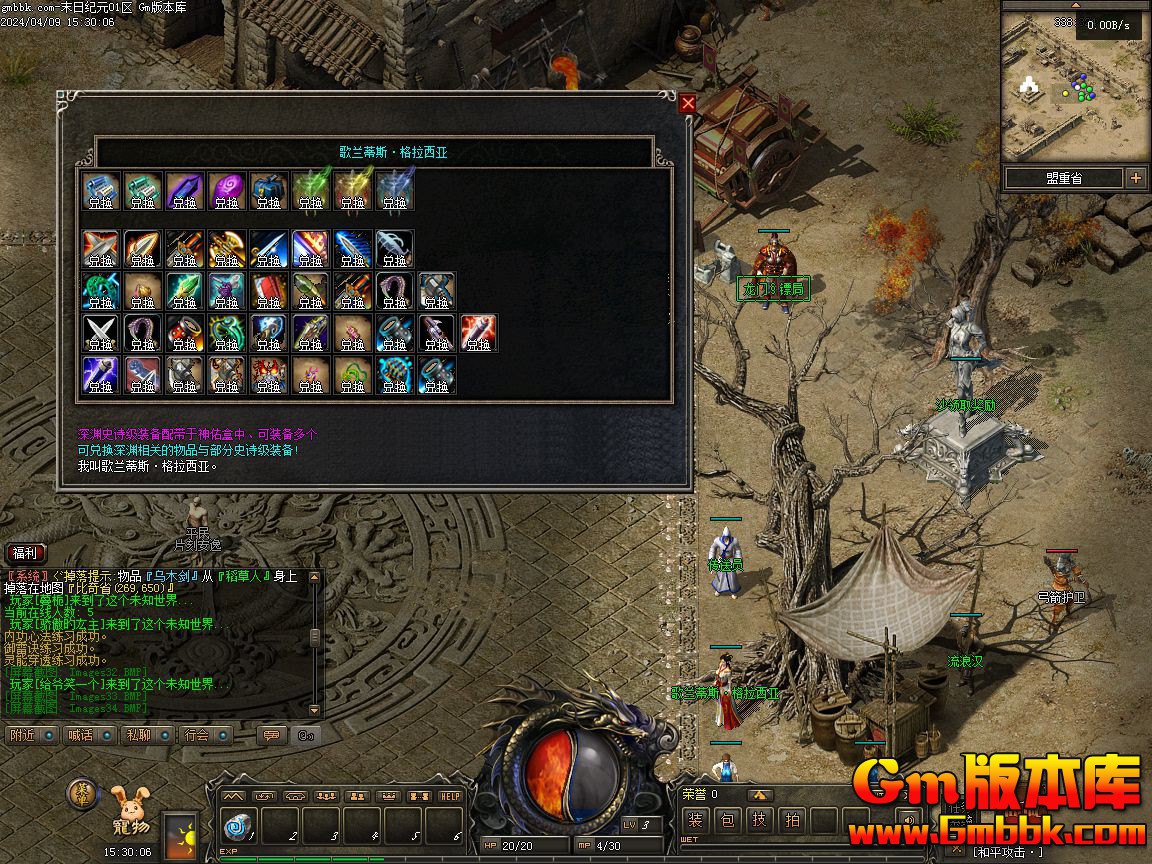Open the 装 equipment panel
1152x864 pixels.
[696, 821]
